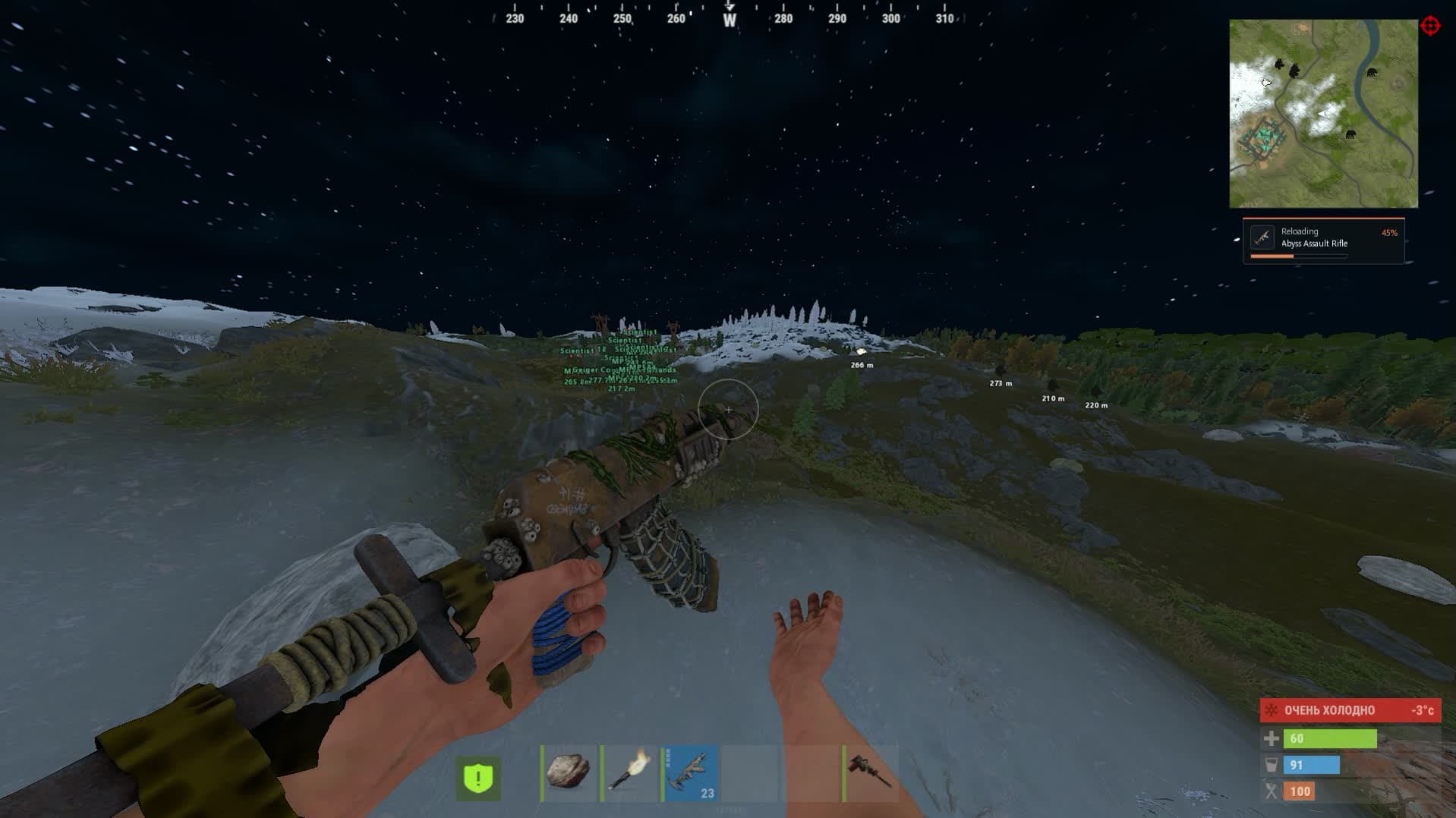The width and height of the screenshot is (1456, 818).
Task: Click the green building privilege shield icon
Action: [x=477, y=777]
